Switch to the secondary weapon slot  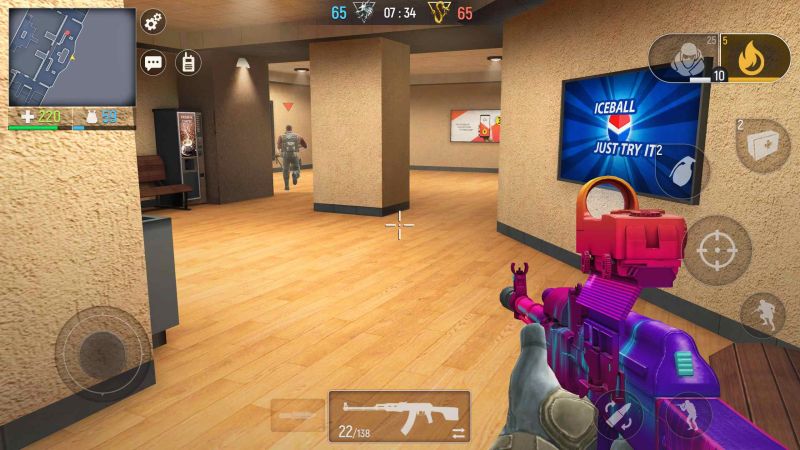(x=298, y=414)
